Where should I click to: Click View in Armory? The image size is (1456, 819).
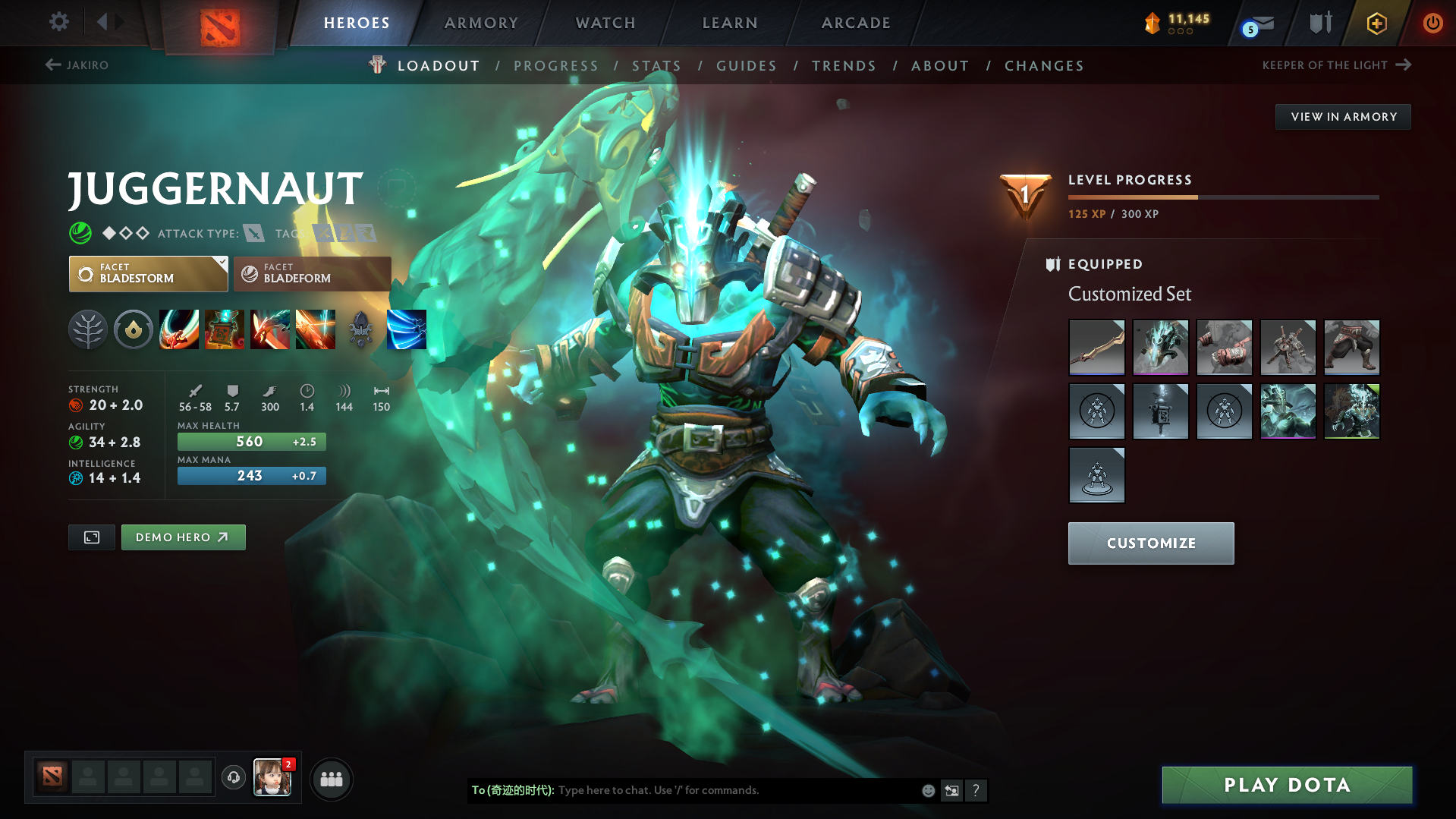(x=1342, y=116)
